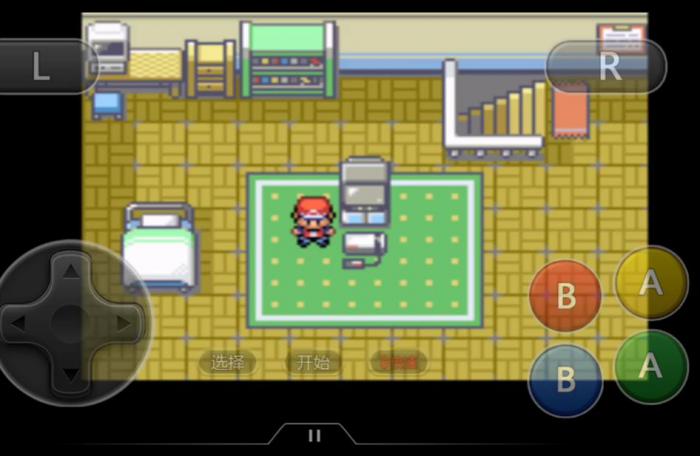Screen dimensions: 700x456
Task: Tap the red B button
Action: click(x=566, y=296)
